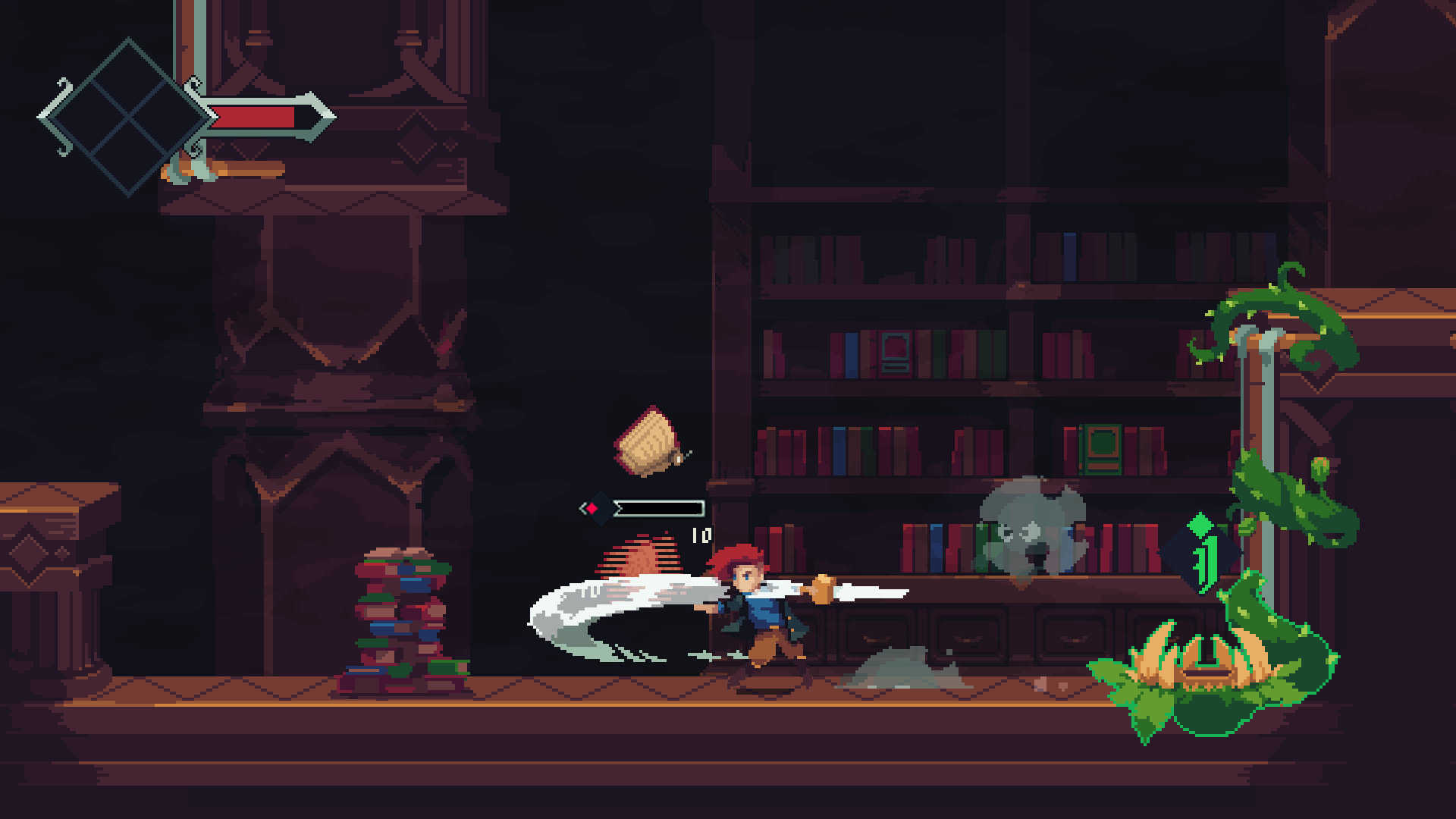Toggle the enemy health bar above the attack
1456x819 pixels.
click(x=658, y=508)
